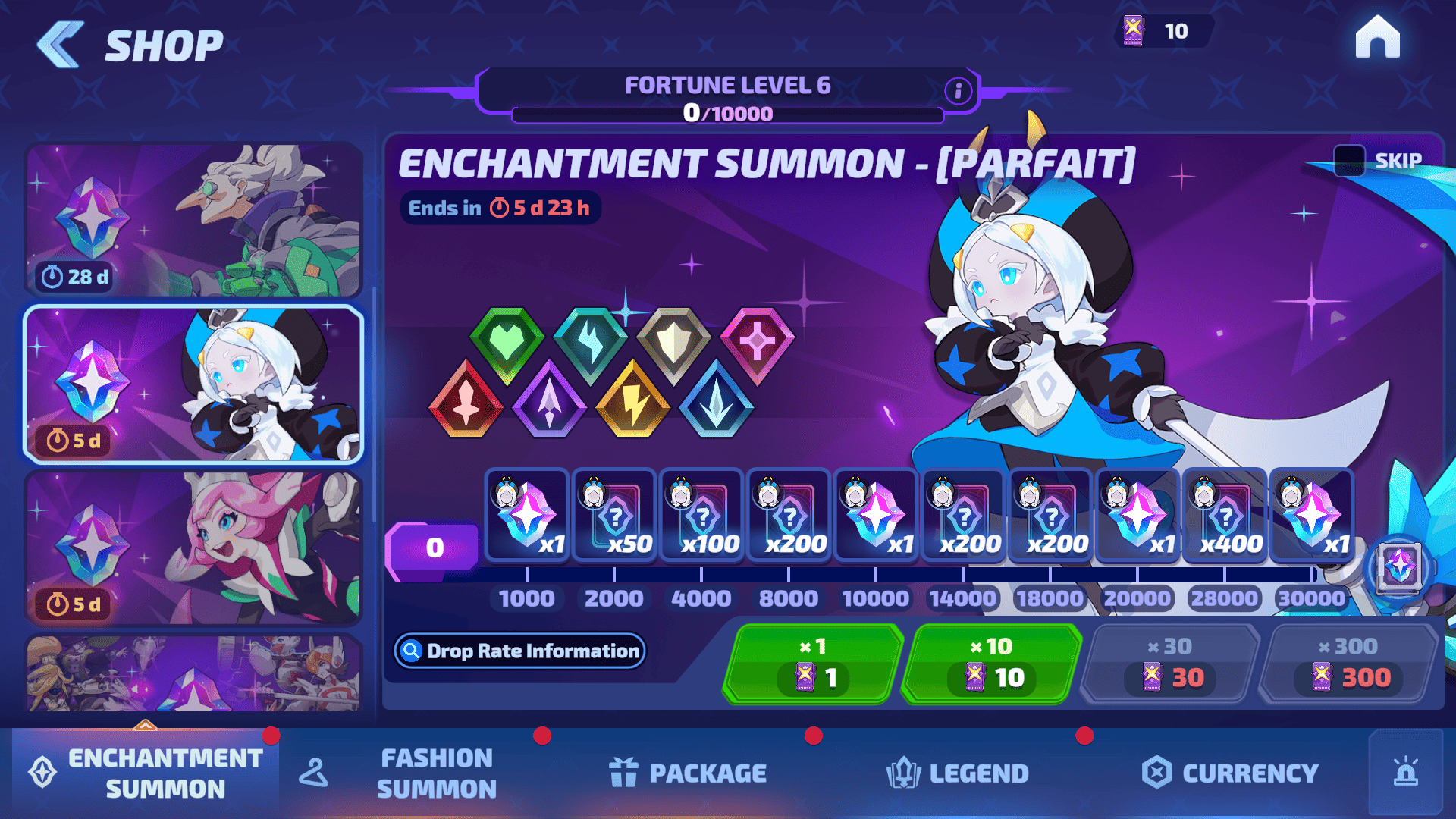Viewport: 1456px width, 819px height.
Task: Select the Parfait summon banner
Action: click(x=193, y=384)
